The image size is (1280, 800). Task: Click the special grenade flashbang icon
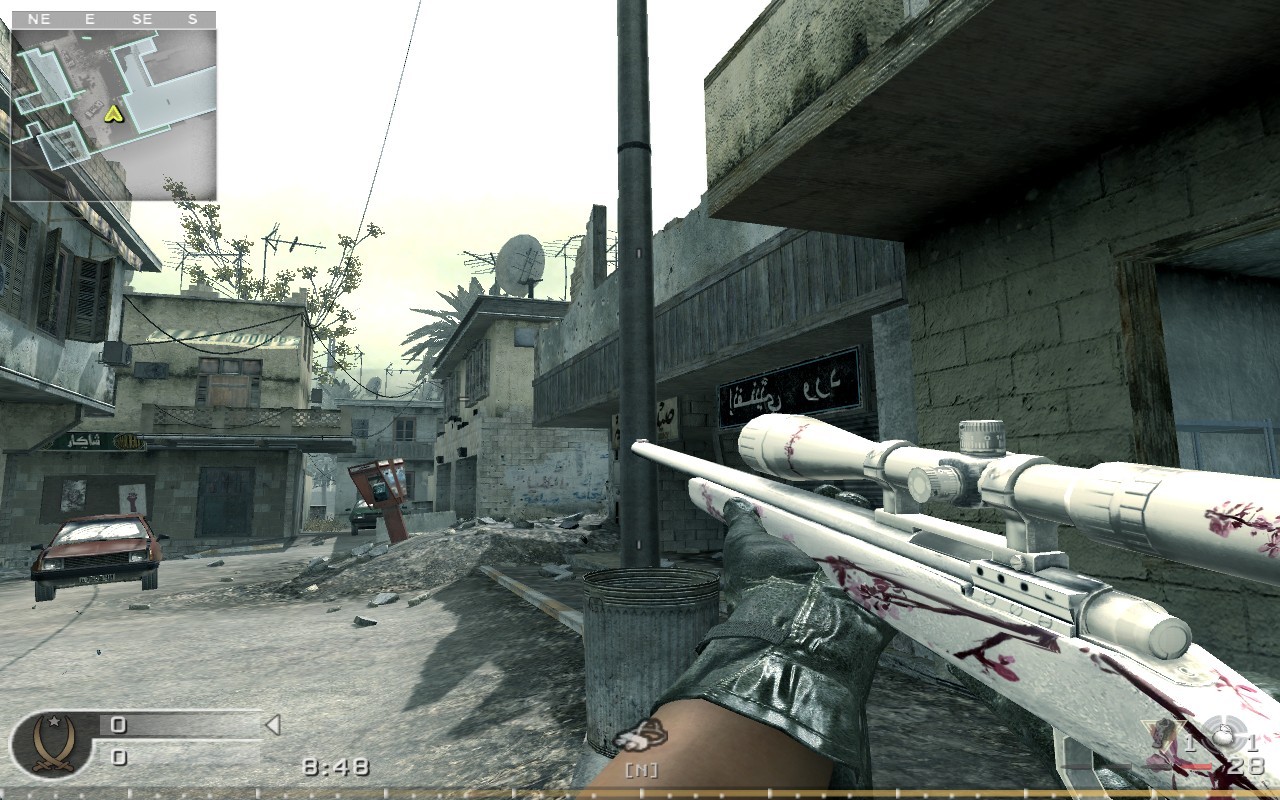click(1224, 735)
